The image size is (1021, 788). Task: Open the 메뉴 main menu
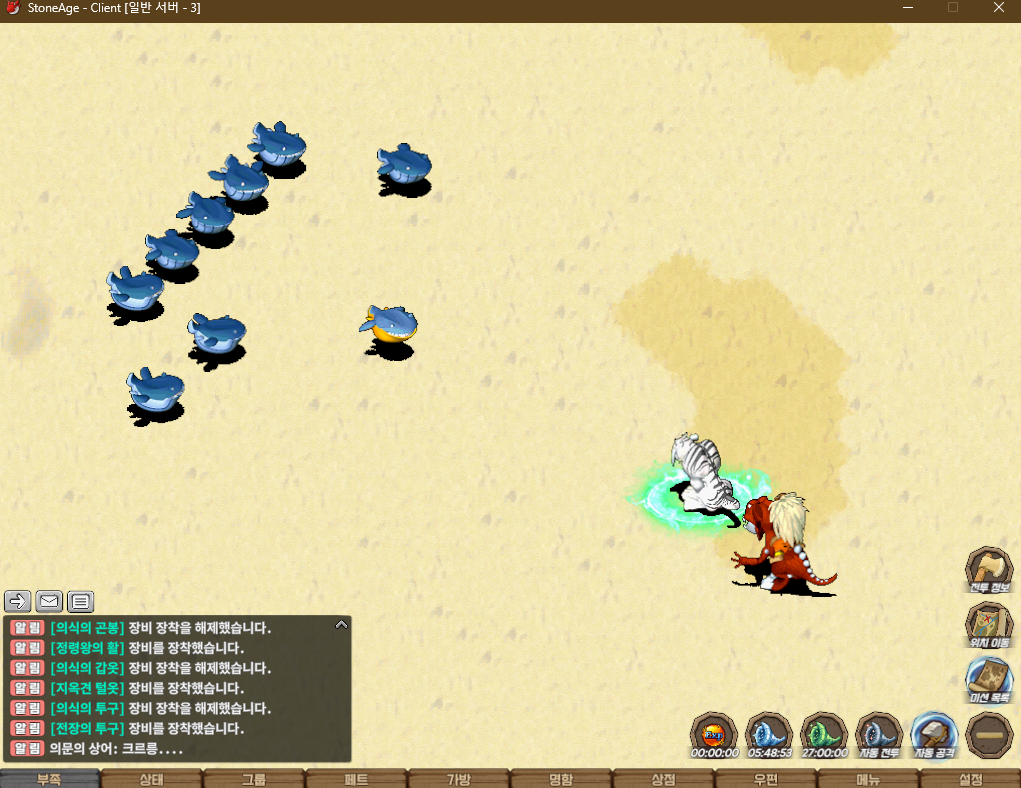868,779
